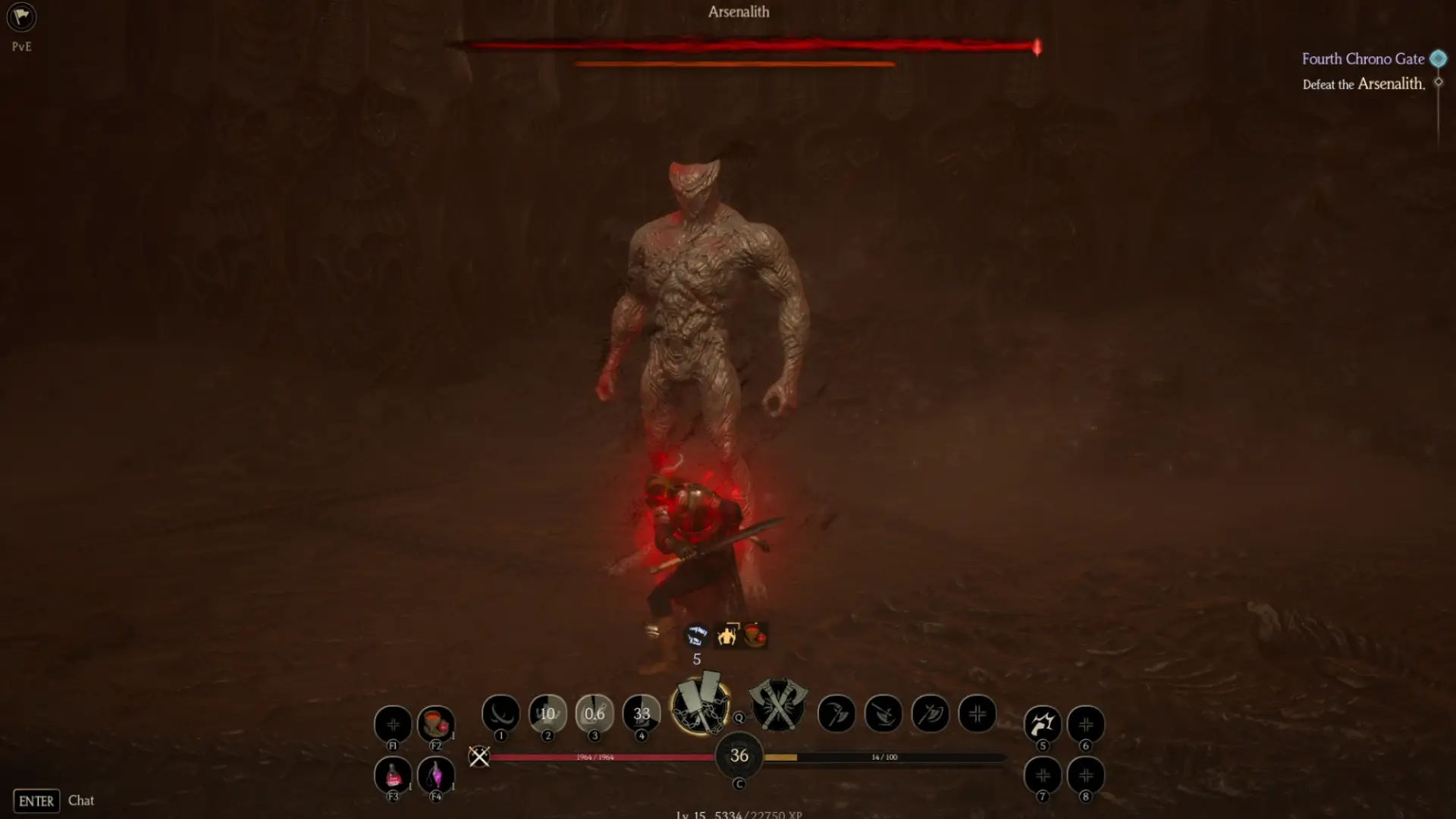
Task: Click the muscular figure buff icon
Action: coord(726,635)
